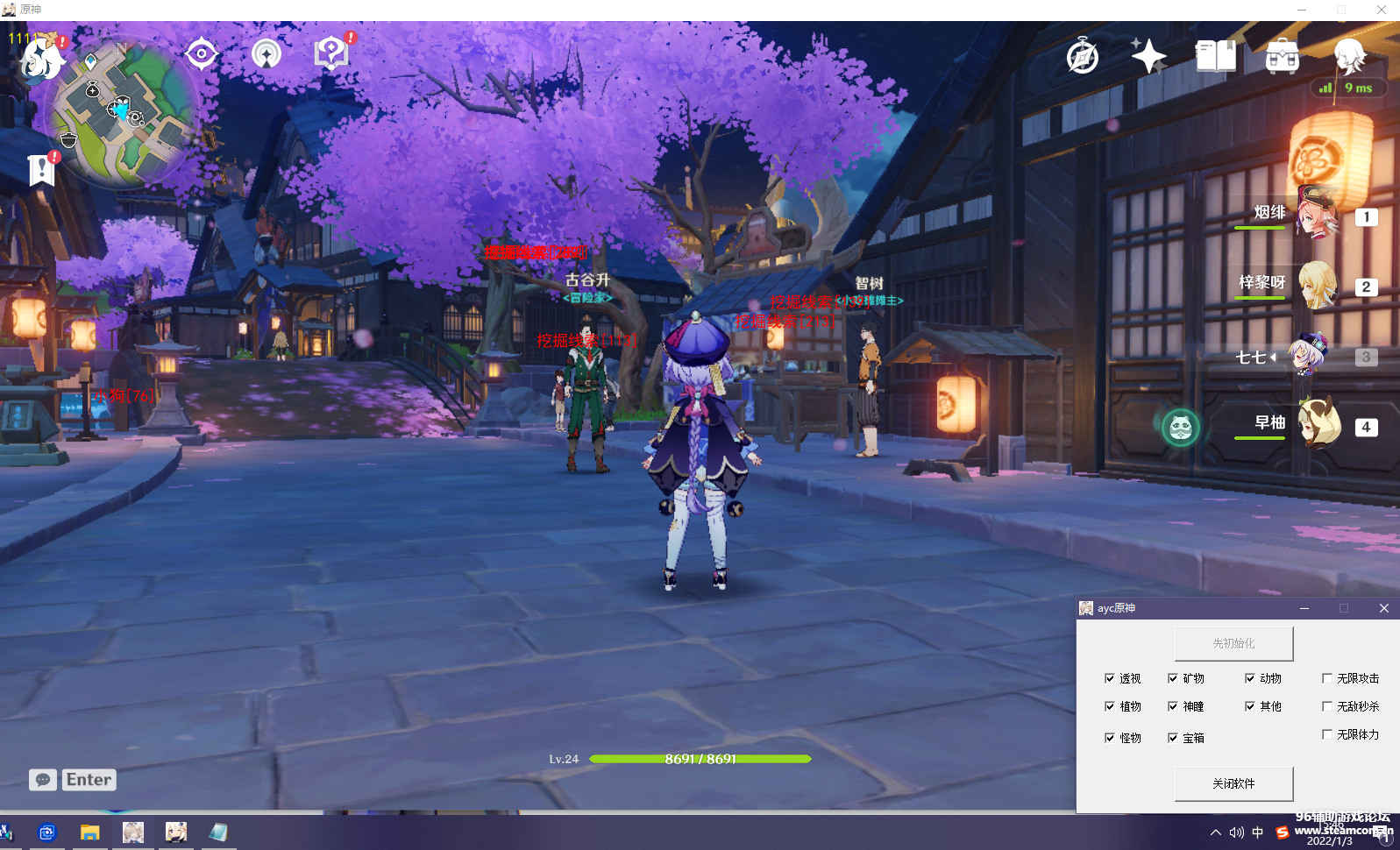The image size is (1400, 850).
Task: Open the inventory backpack icon
Action: pos(1282,57)
